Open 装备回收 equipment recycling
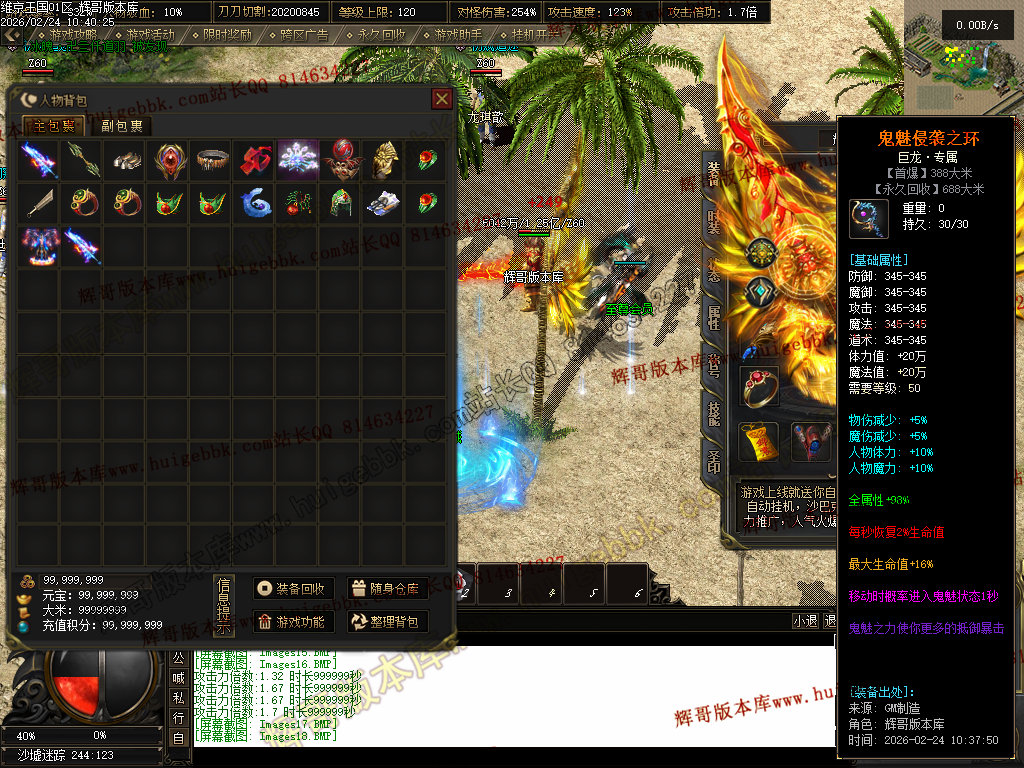 tap(291, 589)
